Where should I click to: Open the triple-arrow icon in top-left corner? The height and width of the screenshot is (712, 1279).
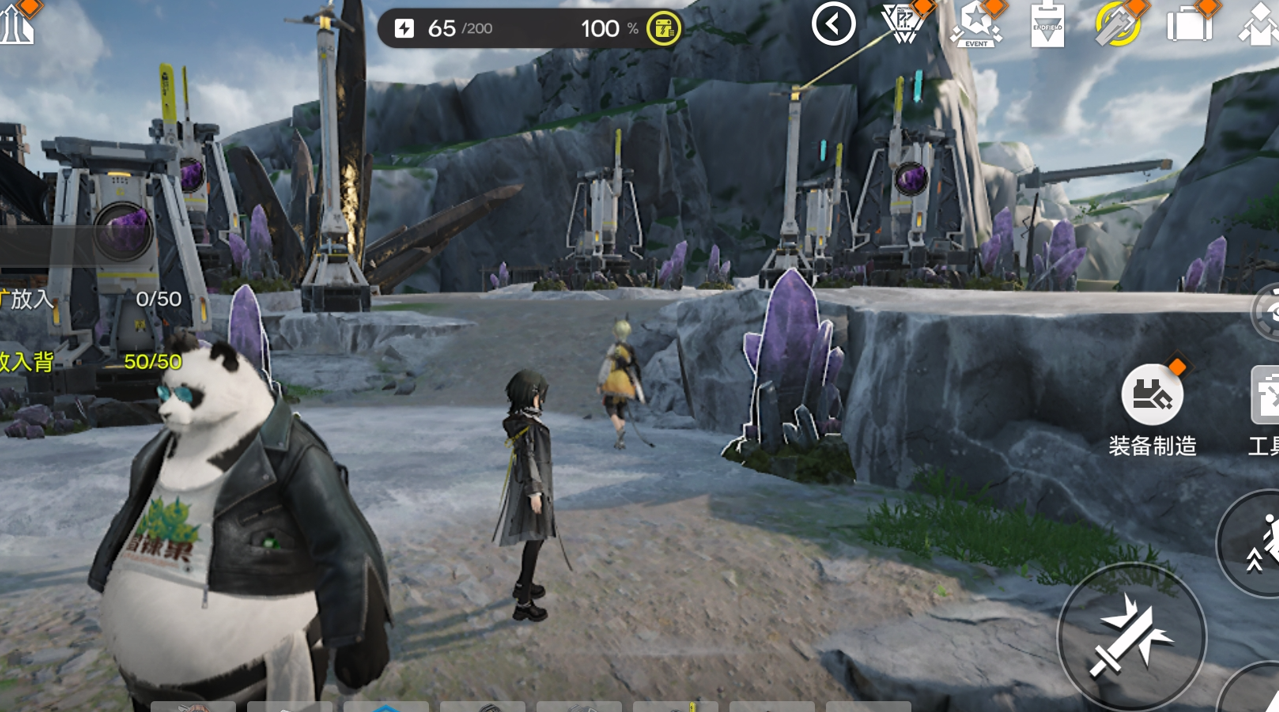[16, 24]
